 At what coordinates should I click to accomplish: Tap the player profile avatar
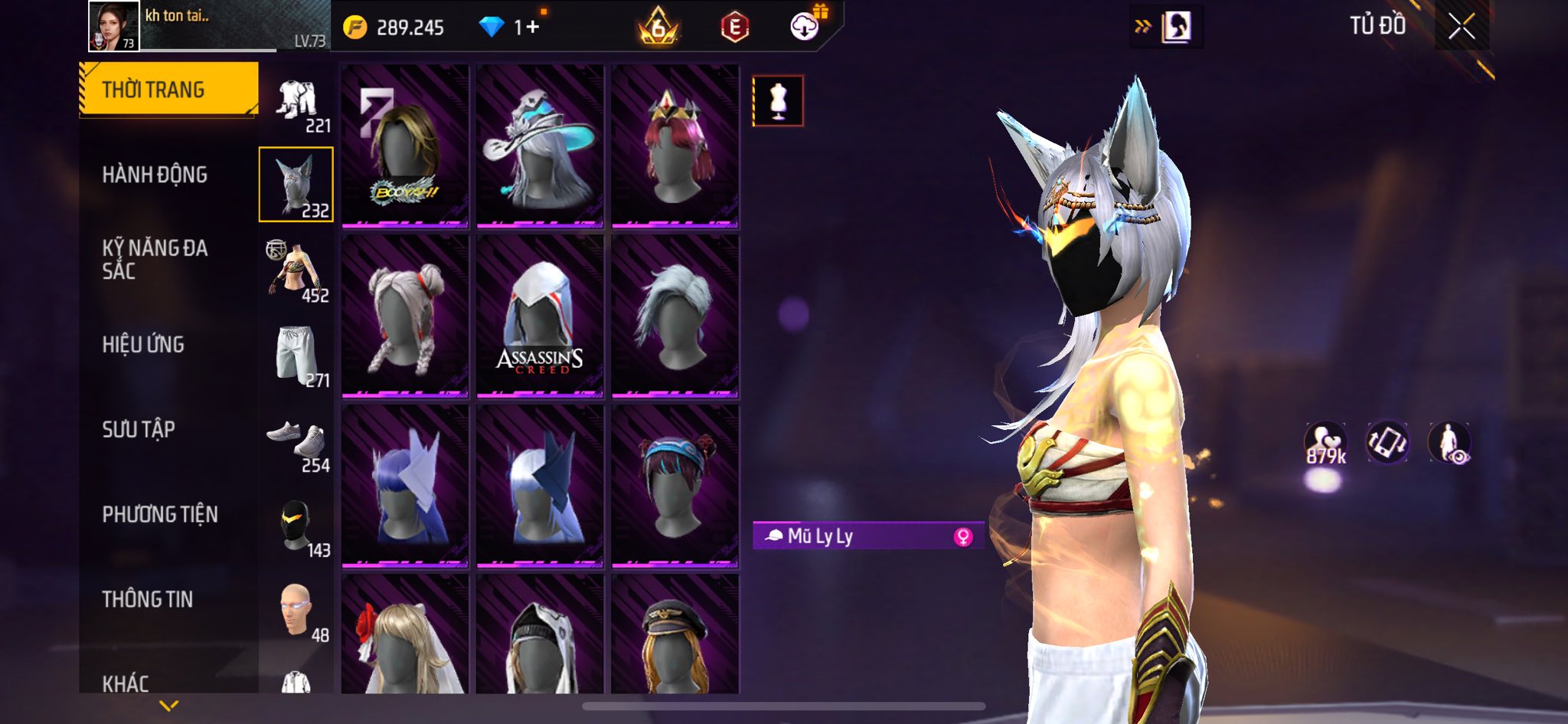click(x=113, y=26)
